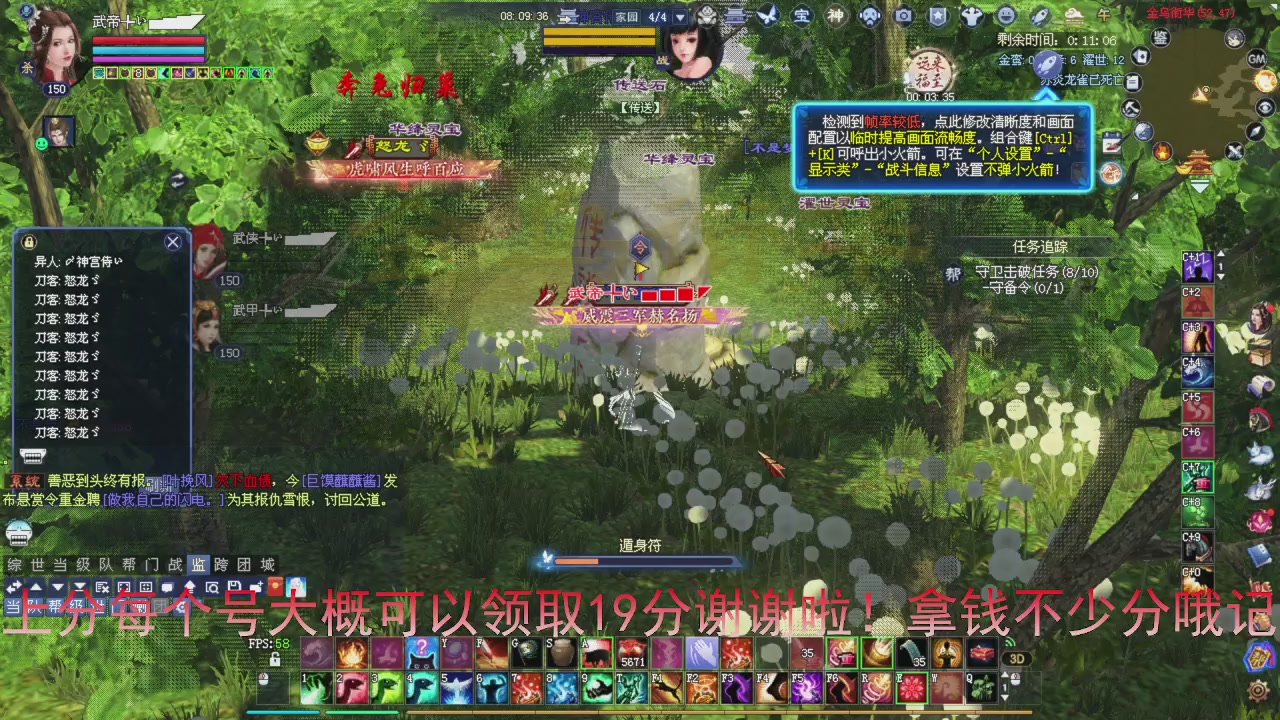The height and width of the screenshot is (720, 1280).
Task: Toggle the eye visibility icon on right side
Action: (x=1265, y=108)
